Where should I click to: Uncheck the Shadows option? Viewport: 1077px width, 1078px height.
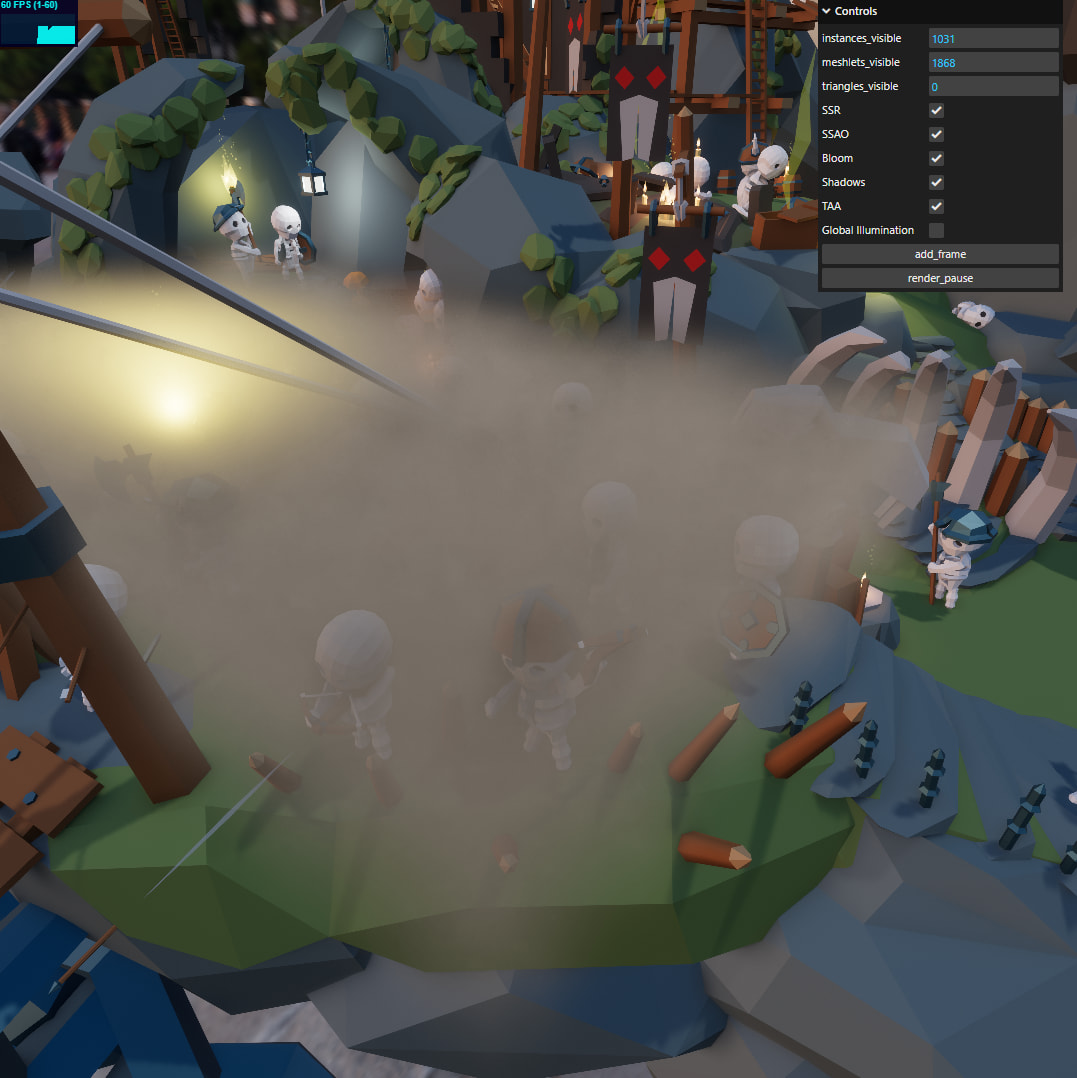[x=936, y=182]
